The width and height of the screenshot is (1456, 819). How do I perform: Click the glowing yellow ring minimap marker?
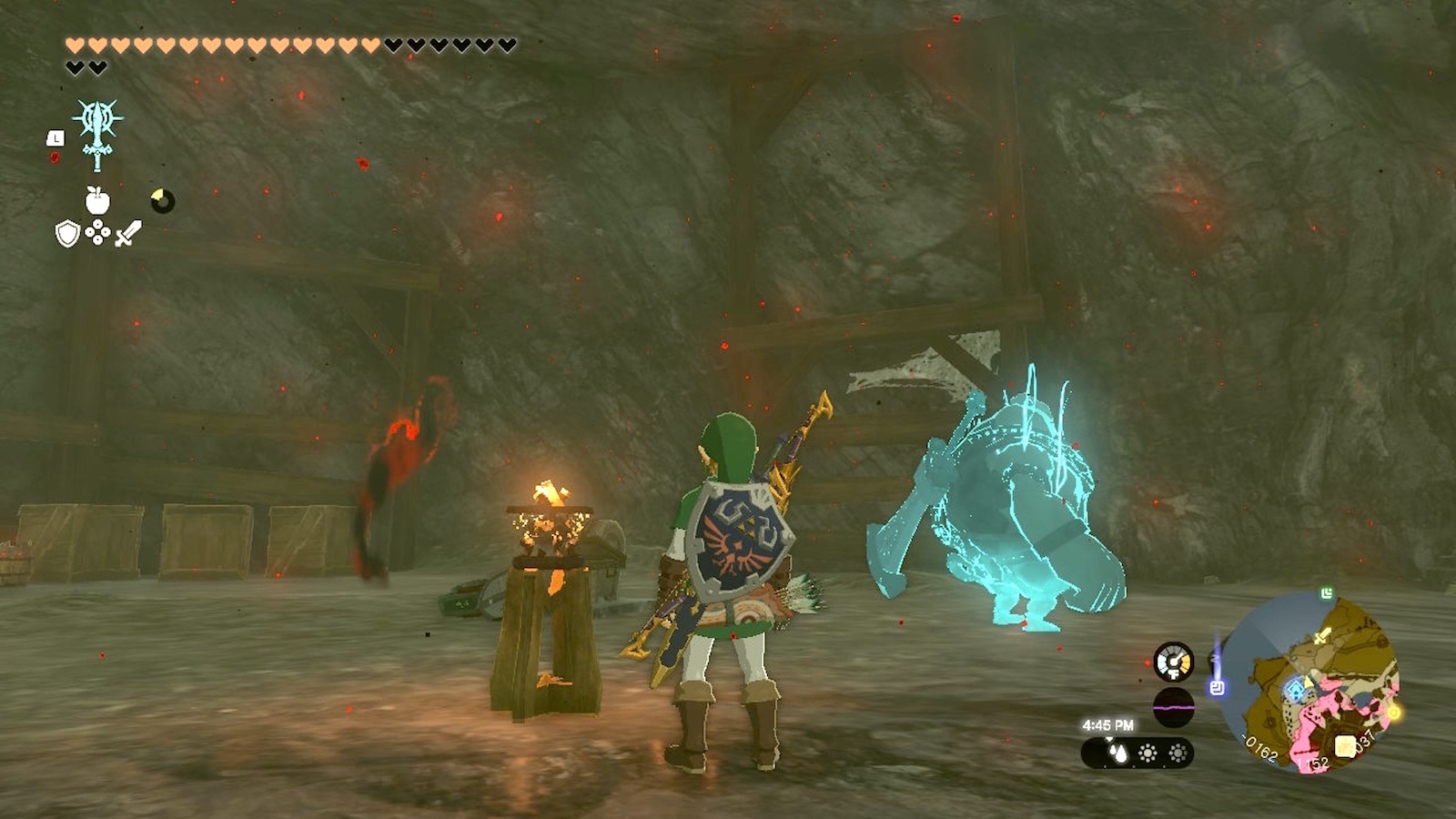tap(1393, 712)
